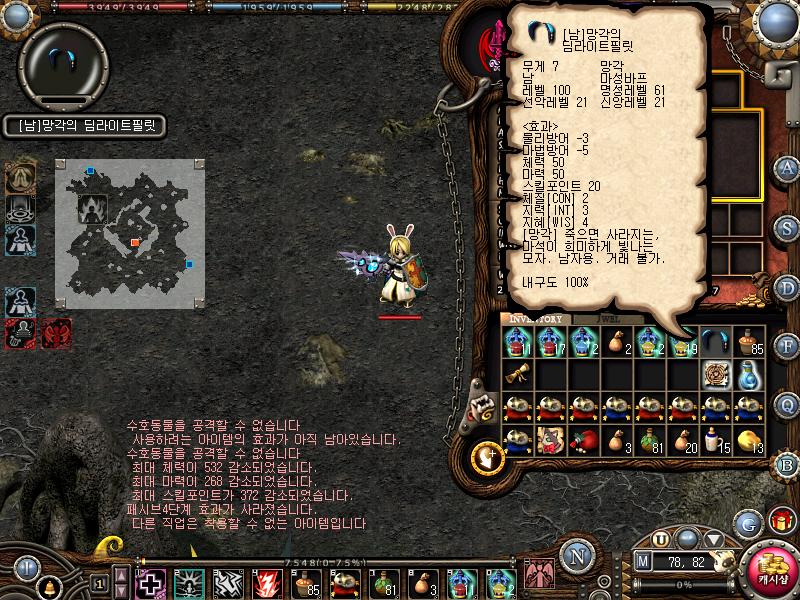Choose the milk bottle stack of 15
800x600 pixels.
pyautogui.click(x=715, y=440)
